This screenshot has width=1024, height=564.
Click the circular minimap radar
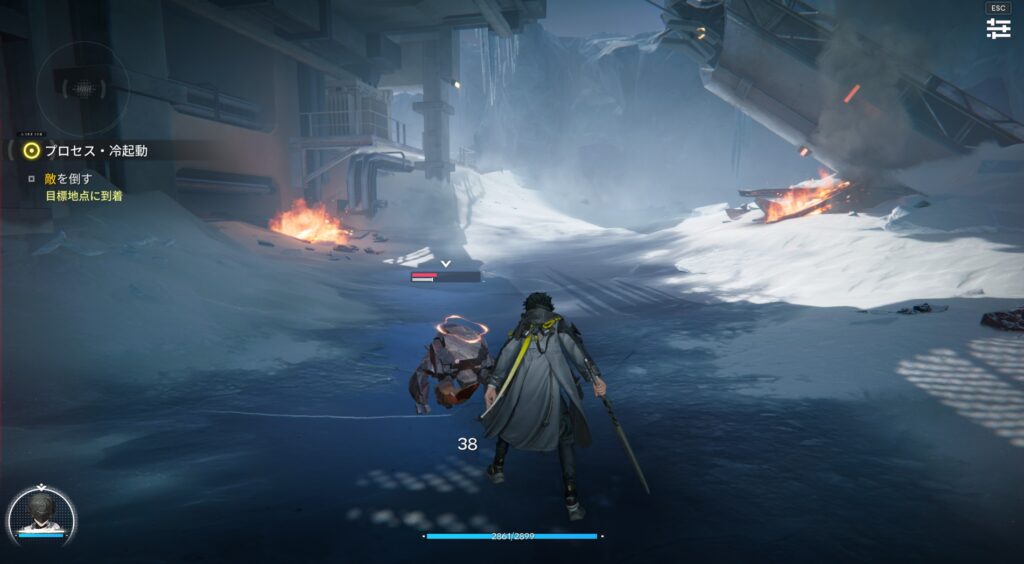click(x=83, y=88)
